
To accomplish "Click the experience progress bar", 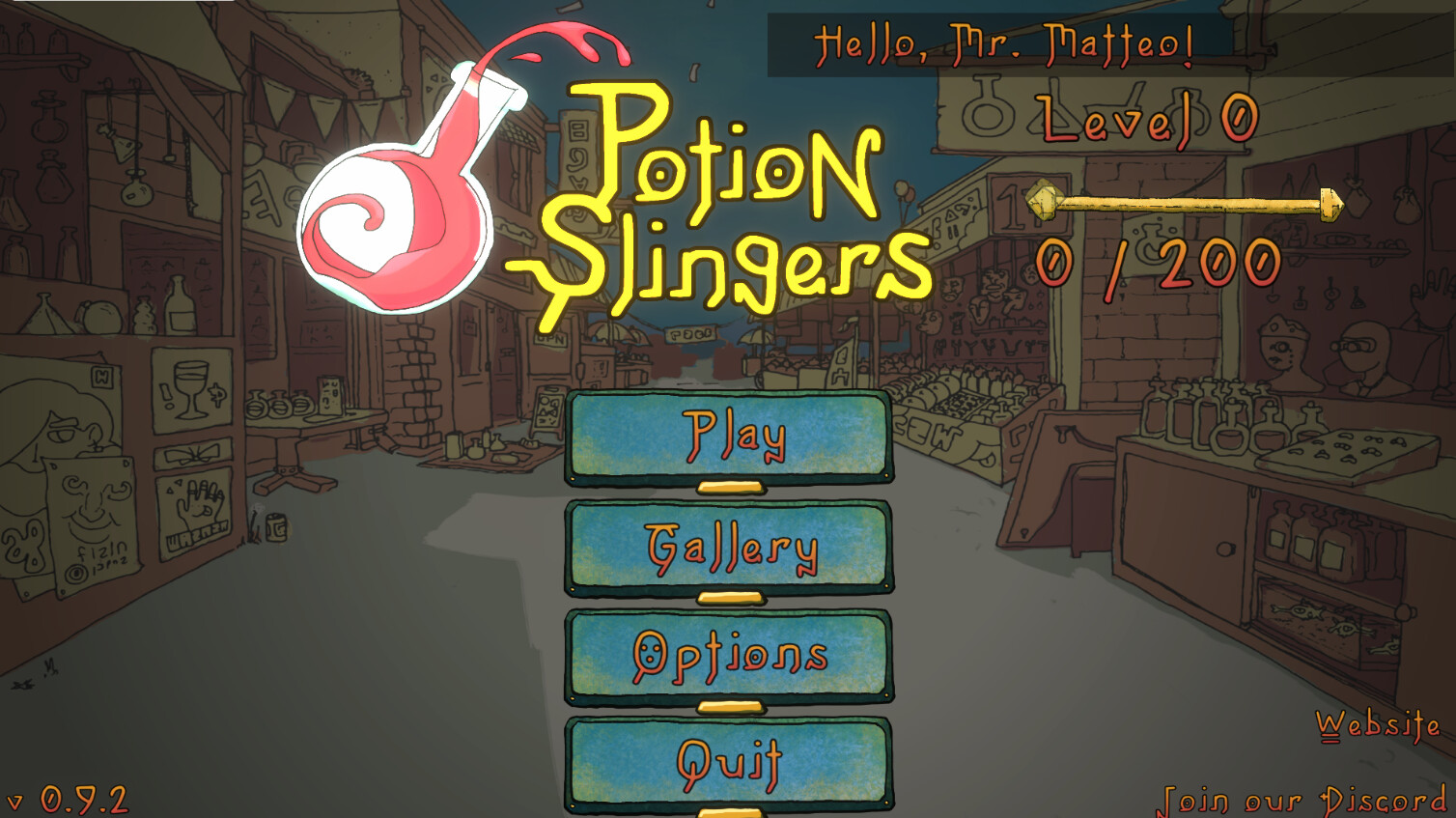I will click(1188, 203).
